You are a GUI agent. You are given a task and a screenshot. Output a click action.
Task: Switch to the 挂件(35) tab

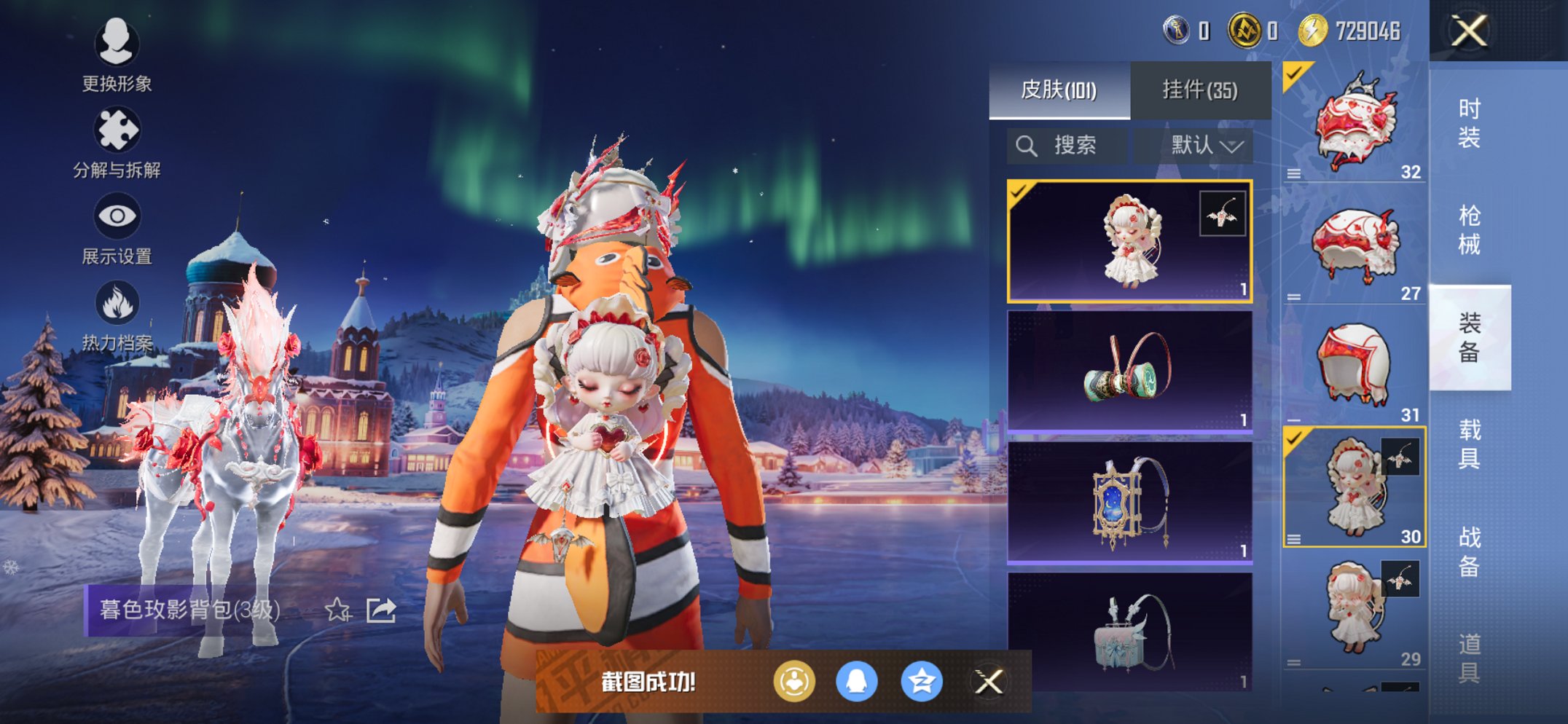click(1199, 90)
